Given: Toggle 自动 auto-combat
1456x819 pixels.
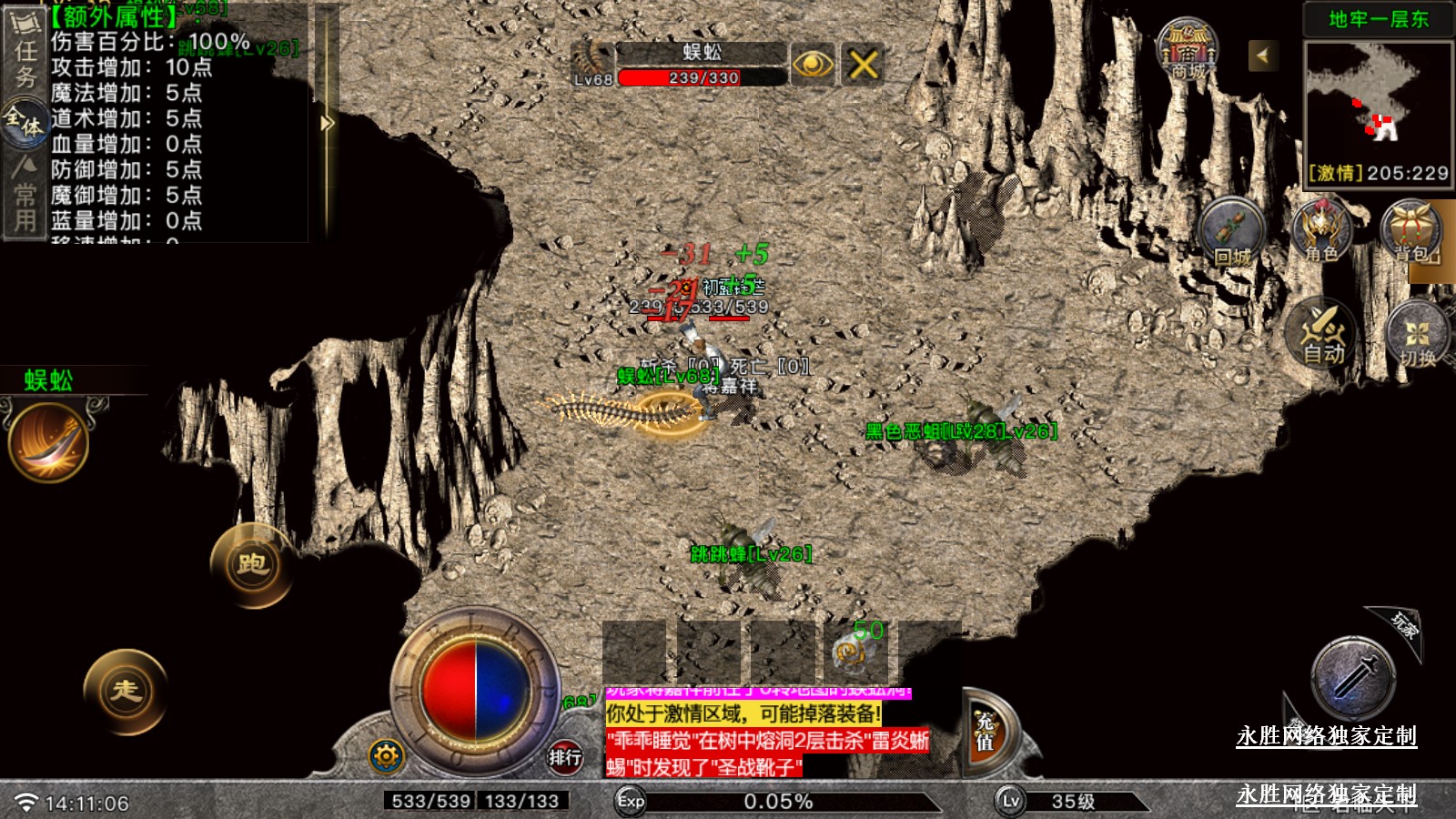Looking at the screenshot, I should coord(1322,333).
